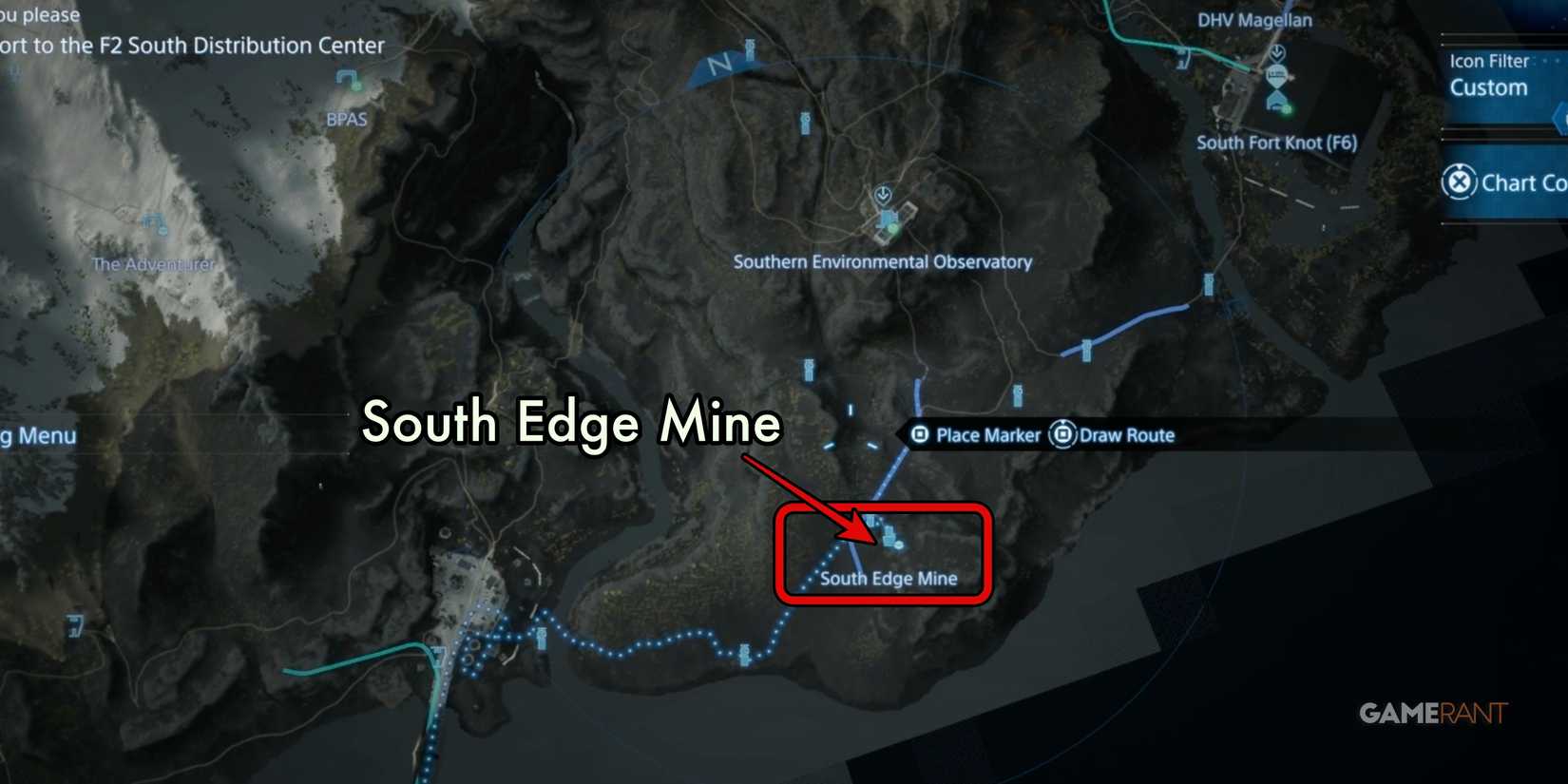The height and width of the screenshot is (784, 1568).
Task: Switch to the Icon Filter panel
Action: point(1487,61)
